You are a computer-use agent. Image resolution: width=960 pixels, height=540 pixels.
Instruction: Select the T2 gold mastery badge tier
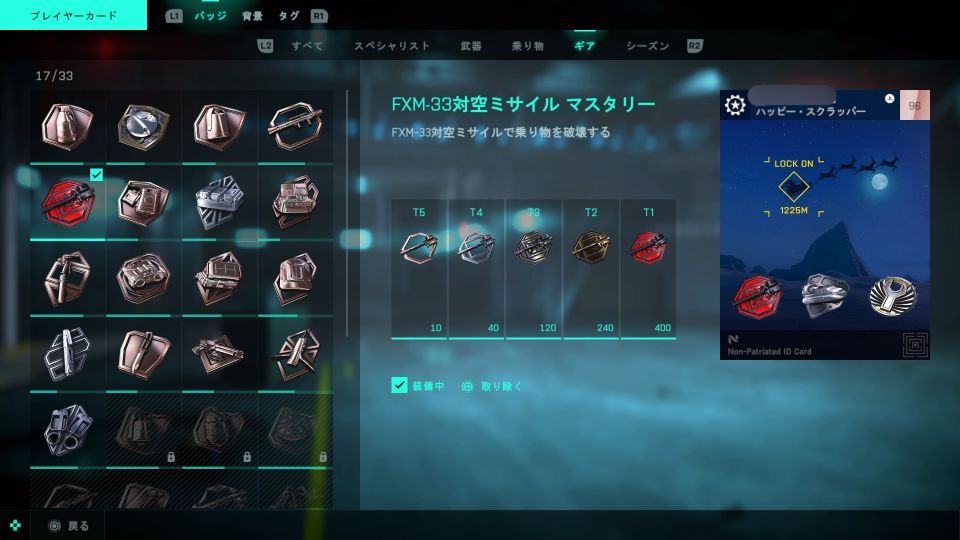[x=591, y=248]
